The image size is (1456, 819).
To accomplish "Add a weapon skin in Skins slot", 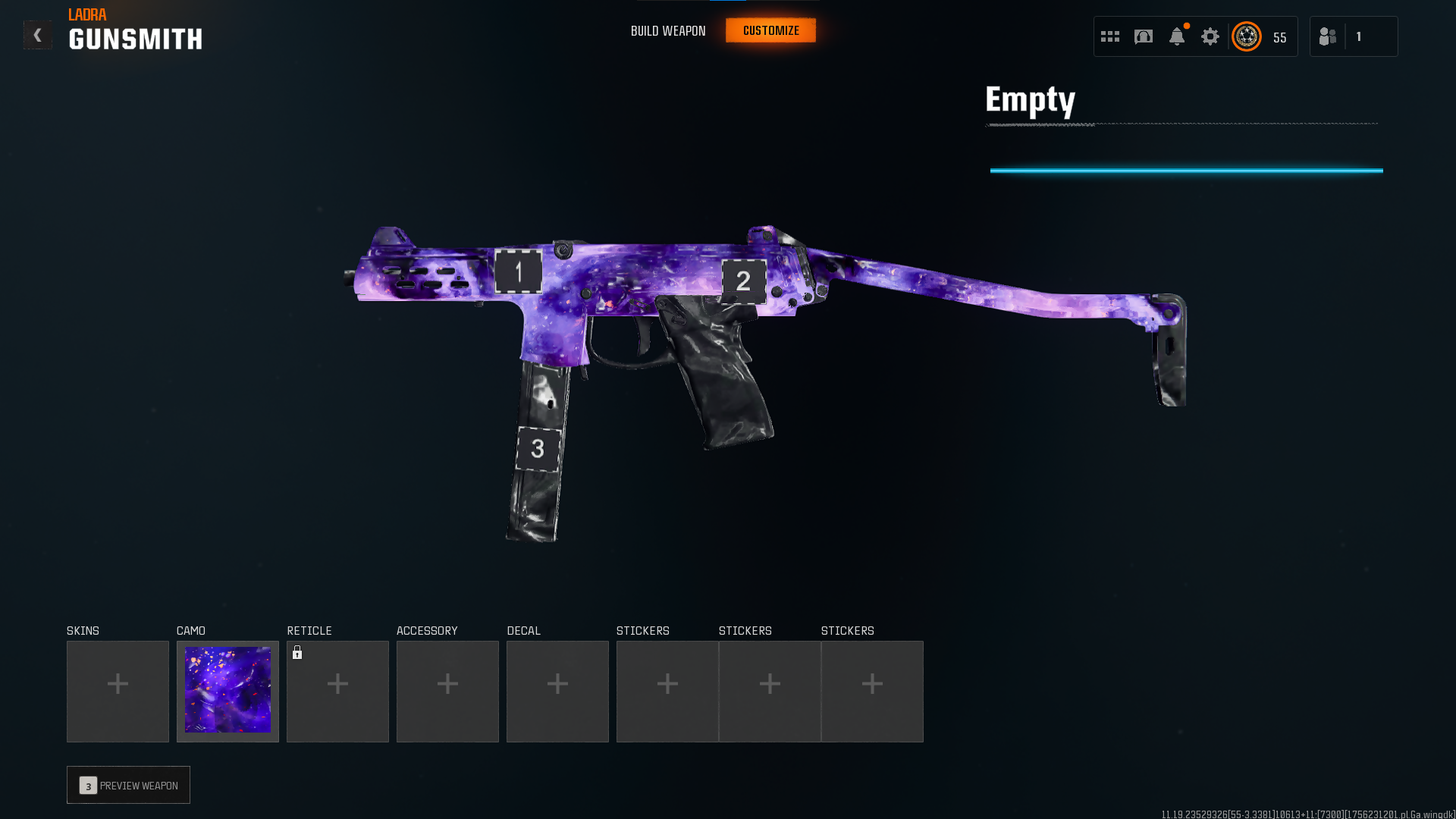I will 118,691.
